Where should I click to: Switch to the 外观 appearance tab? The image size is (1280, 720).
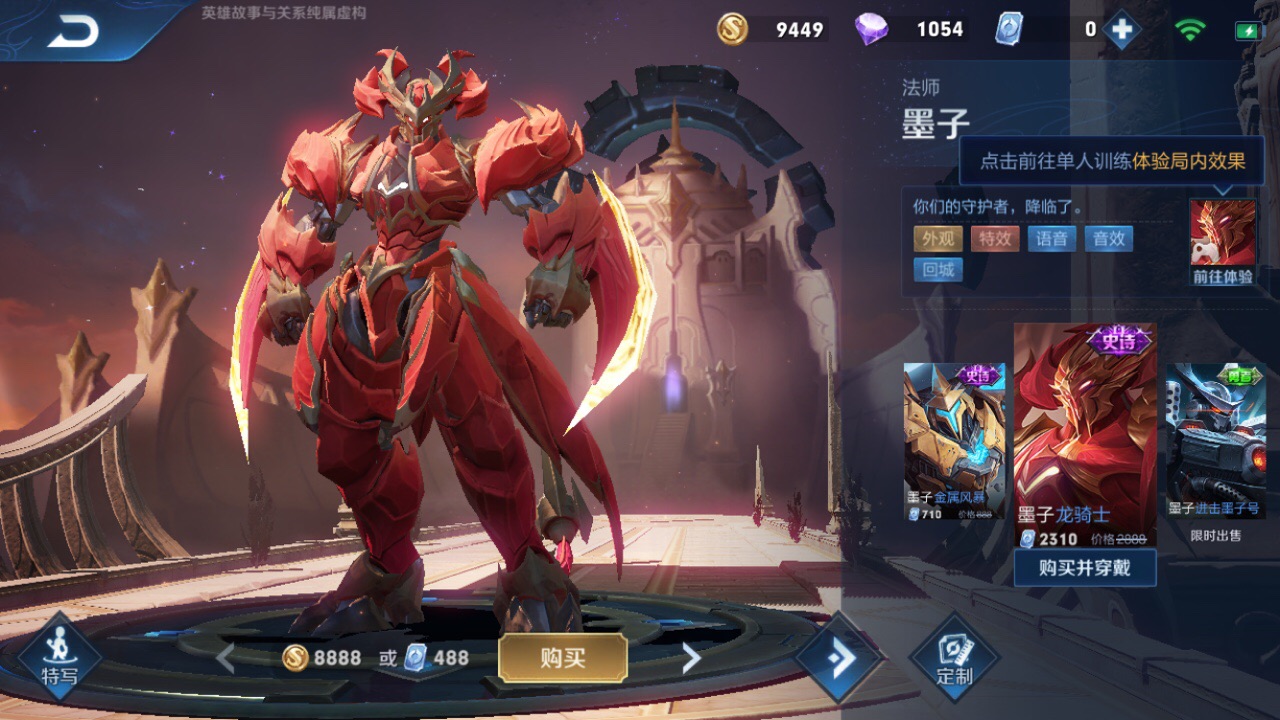pos(937,239)
